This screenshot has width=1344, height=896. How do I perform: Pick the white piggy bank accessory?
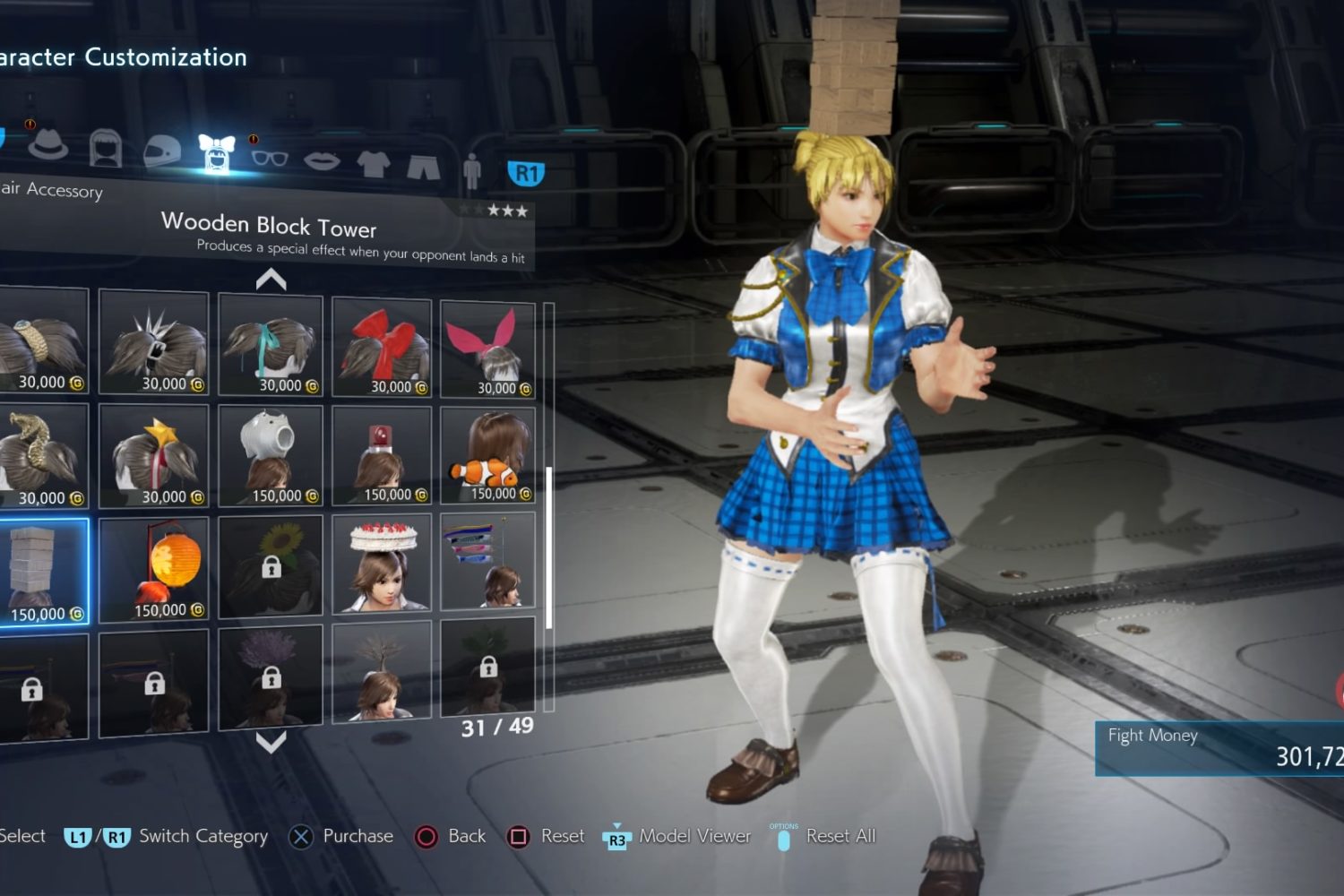click(271, 457)
